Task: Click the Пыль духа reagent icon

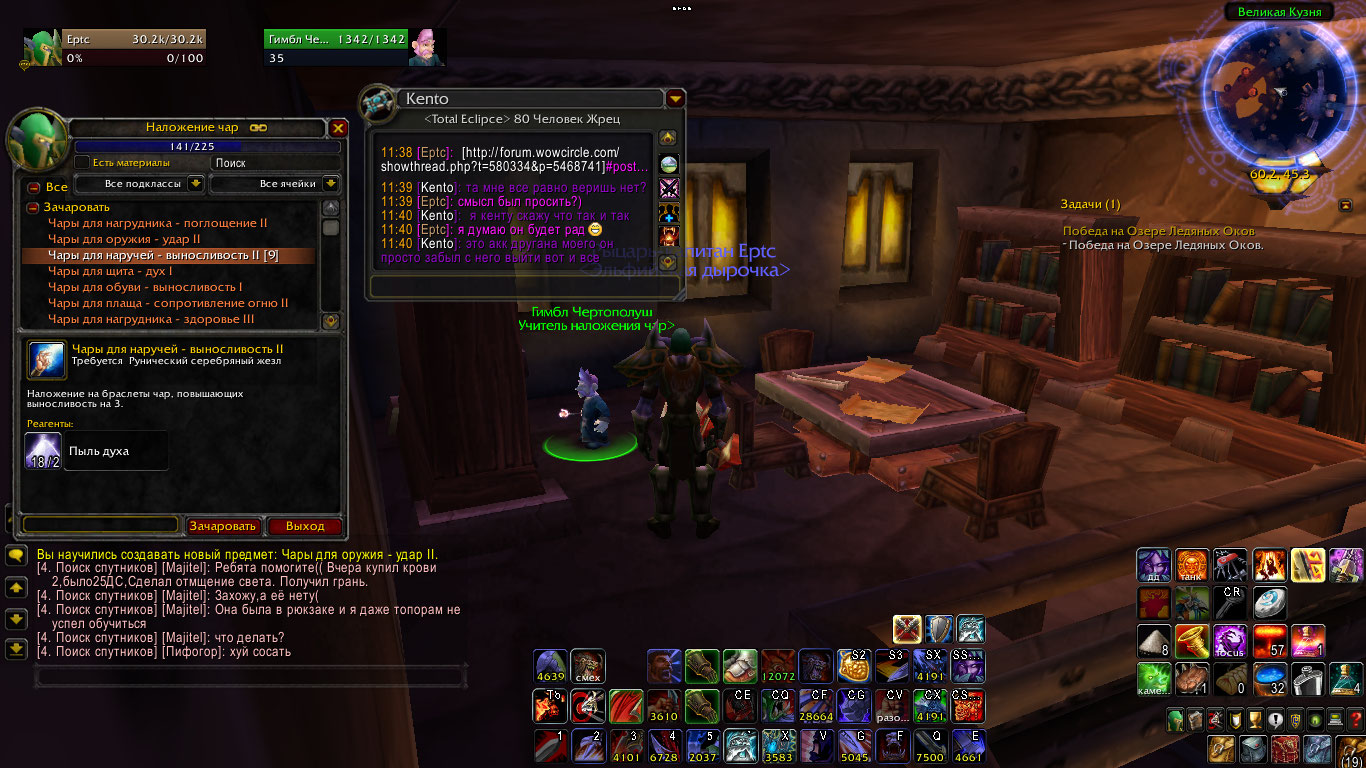Action: tap(43, 451)
